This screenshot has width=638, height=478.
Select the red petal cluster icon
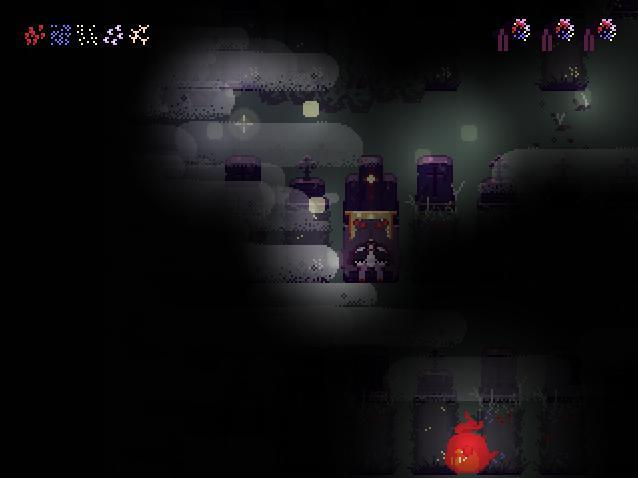pos(34,36)
